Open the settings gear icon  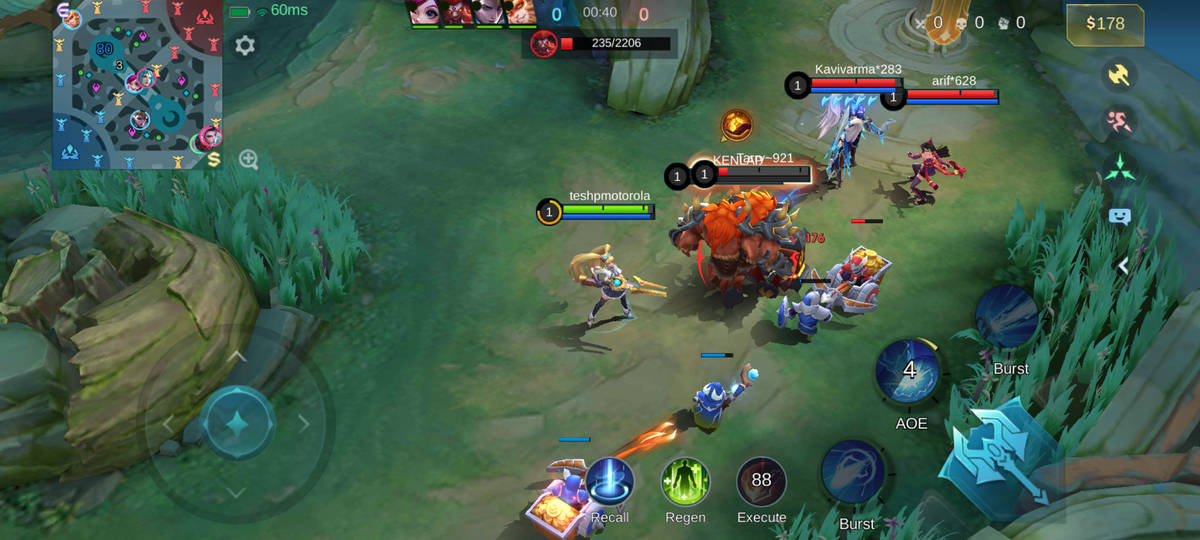245,45
